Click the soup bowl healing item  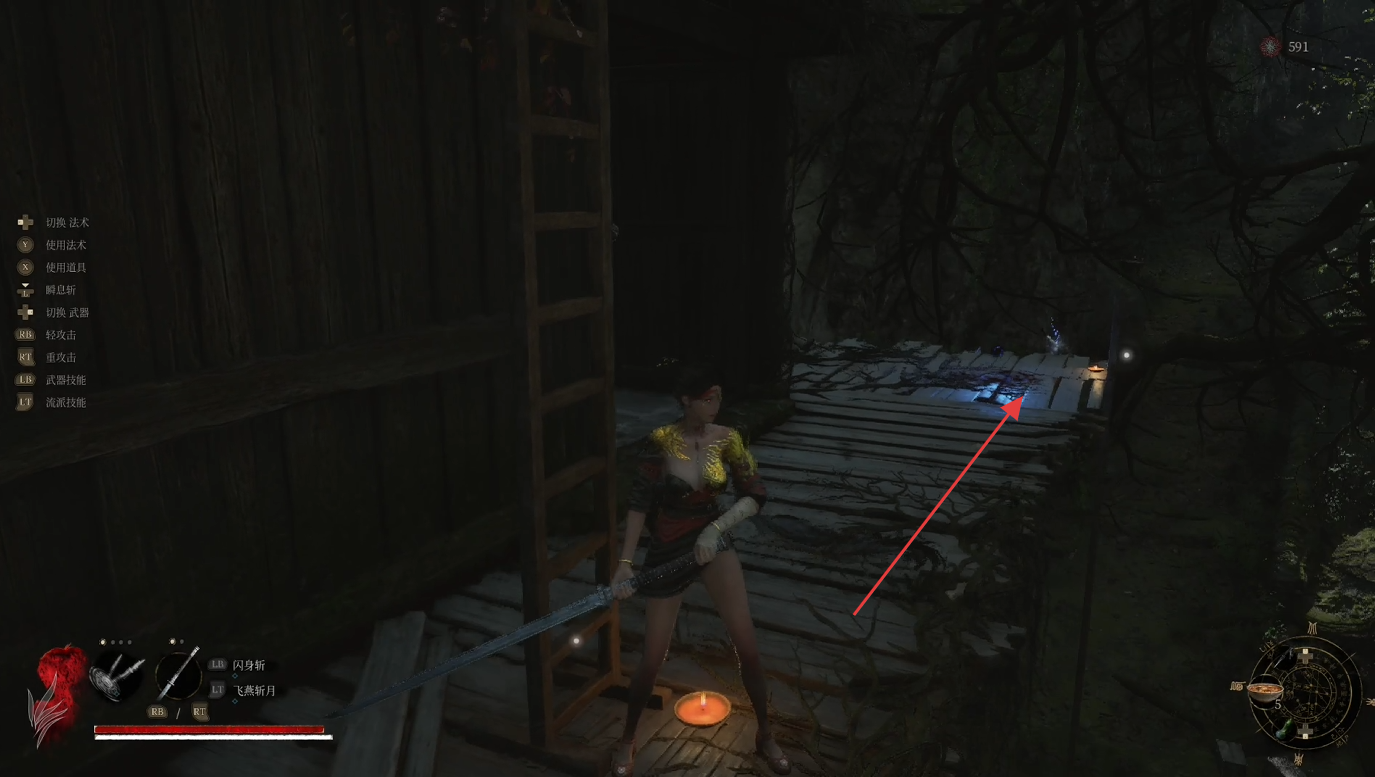(x=1266, y=690)
